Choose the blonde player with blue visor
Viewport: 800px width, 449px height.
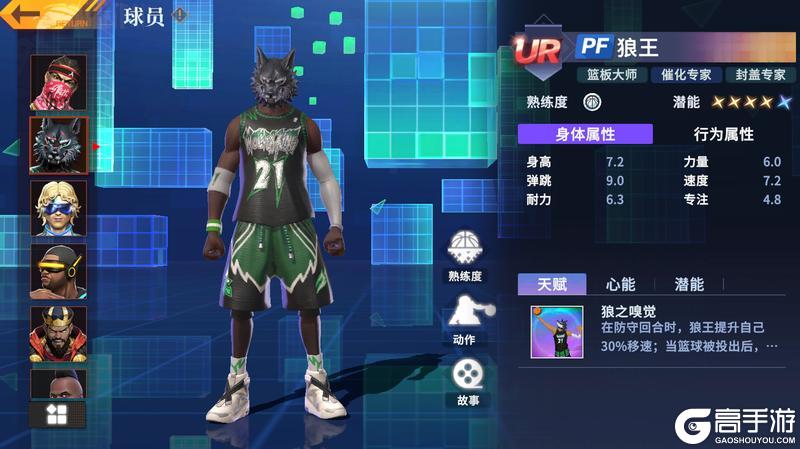click(58, 208)
